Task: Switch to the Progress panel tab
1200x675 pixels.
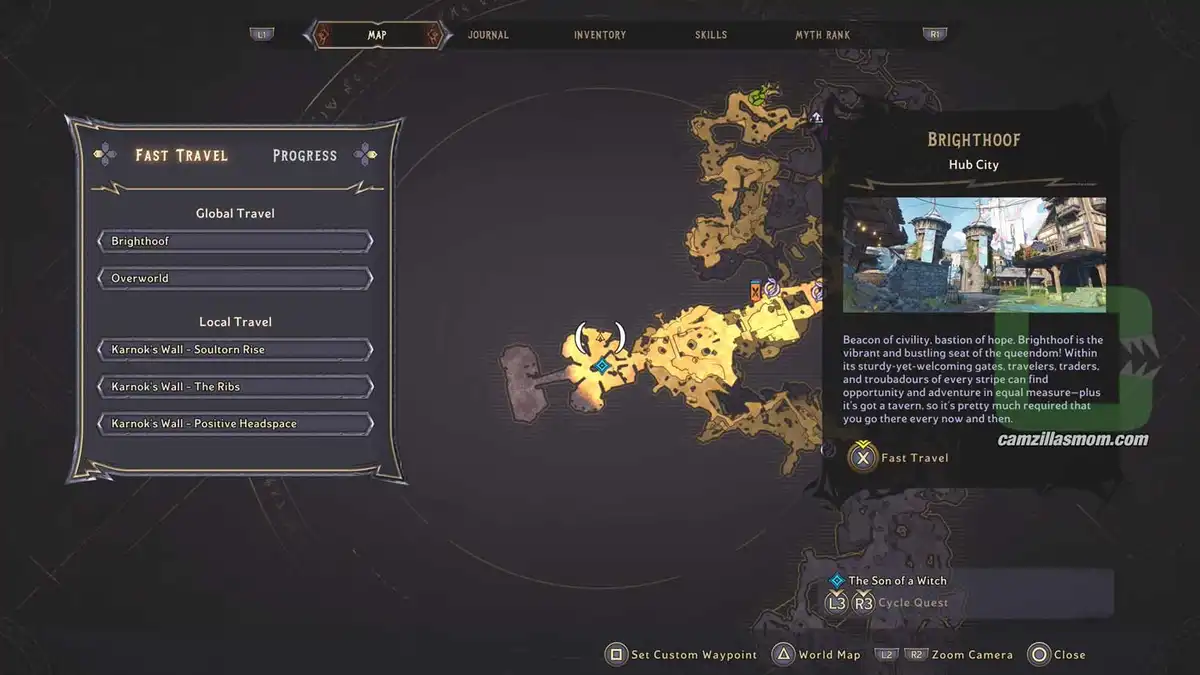Action: pos(305,155)
